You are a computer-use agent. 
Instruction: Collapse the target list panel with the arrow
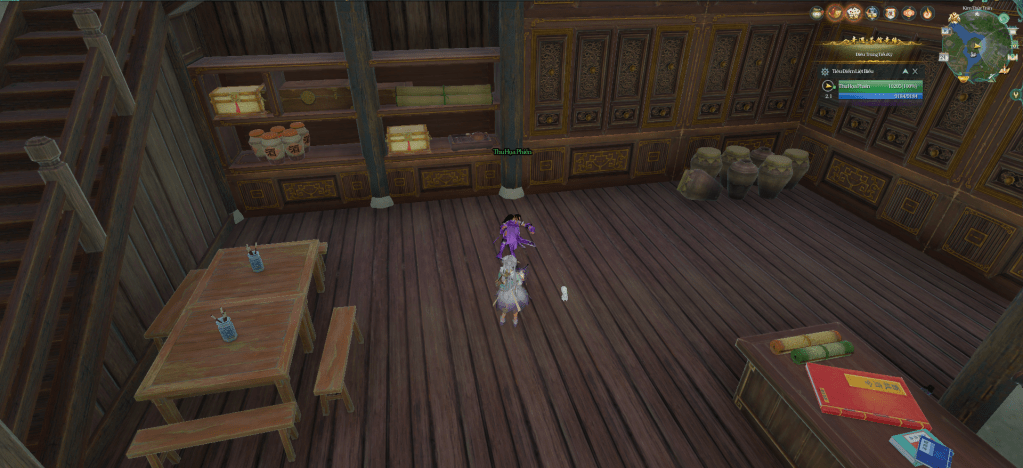(904, 72)
